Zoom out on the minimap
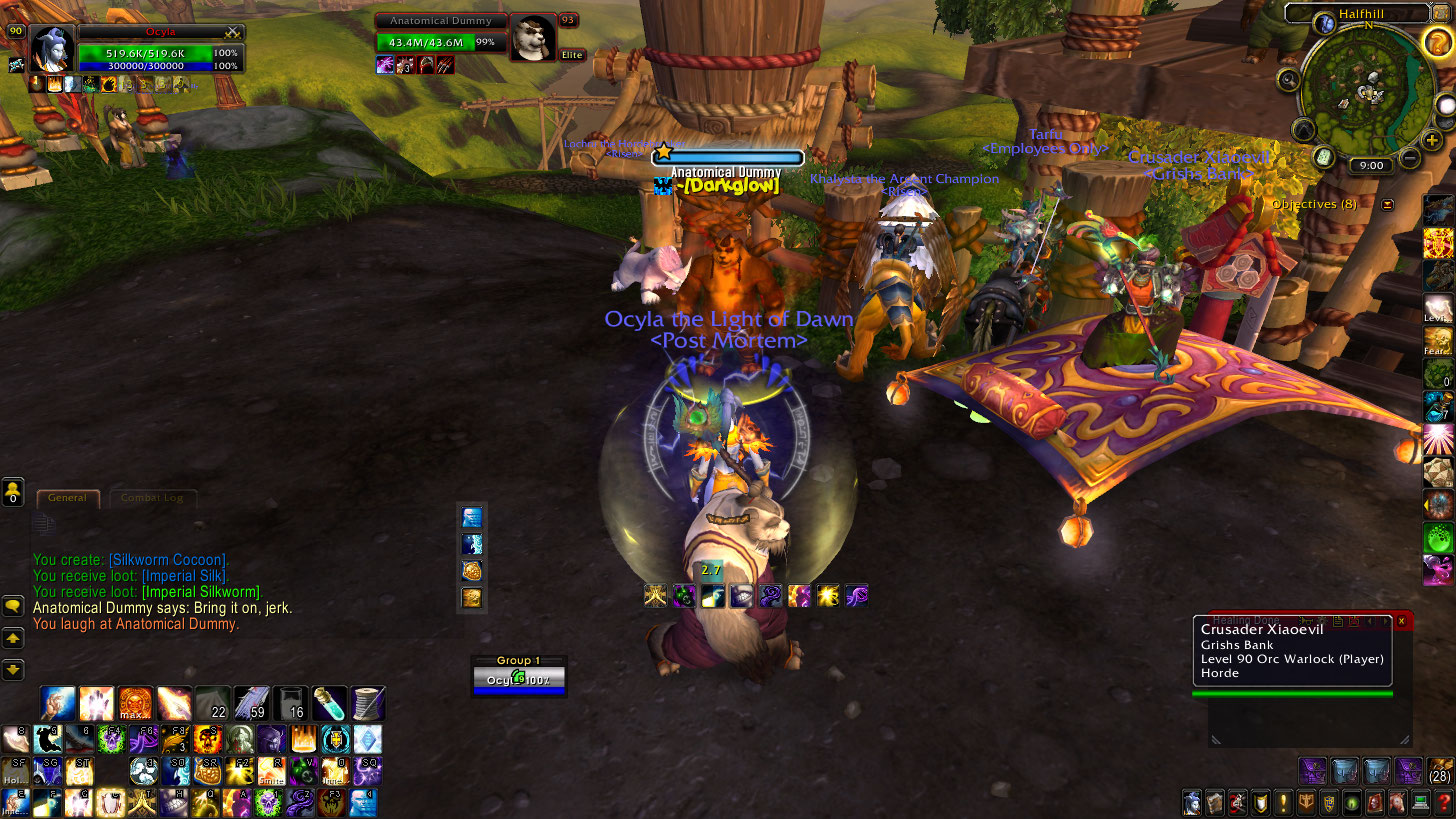The width and height of the screenshot is (1456, 819). (1409, 158)
